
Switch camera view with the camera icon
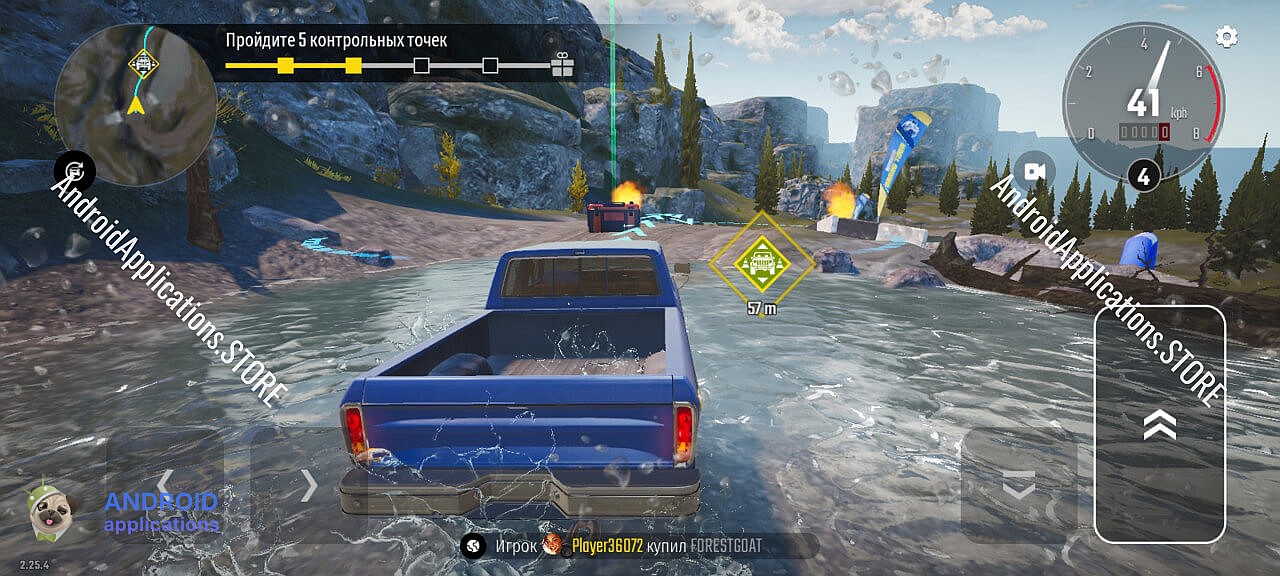click(1034, 171)
